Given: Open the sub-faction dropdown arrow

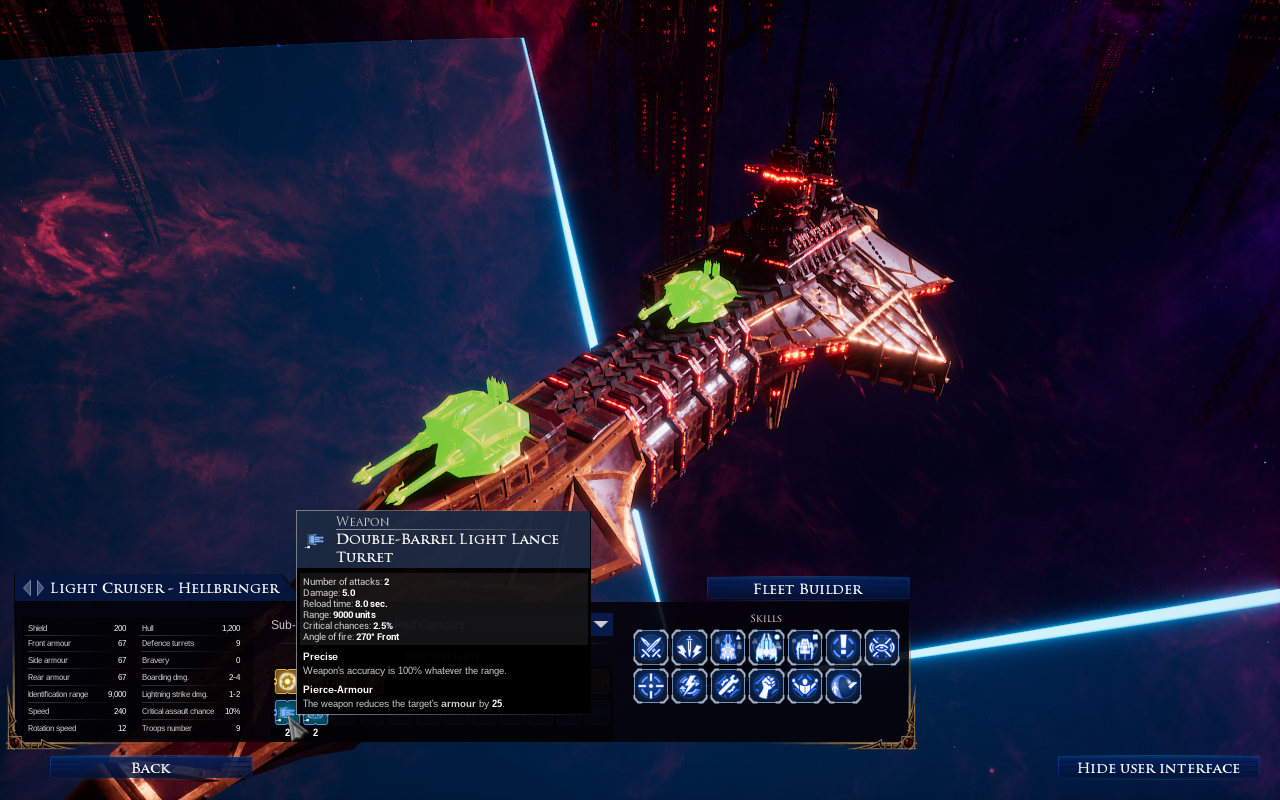Looking at the screenshot, I should pos(601,625).
